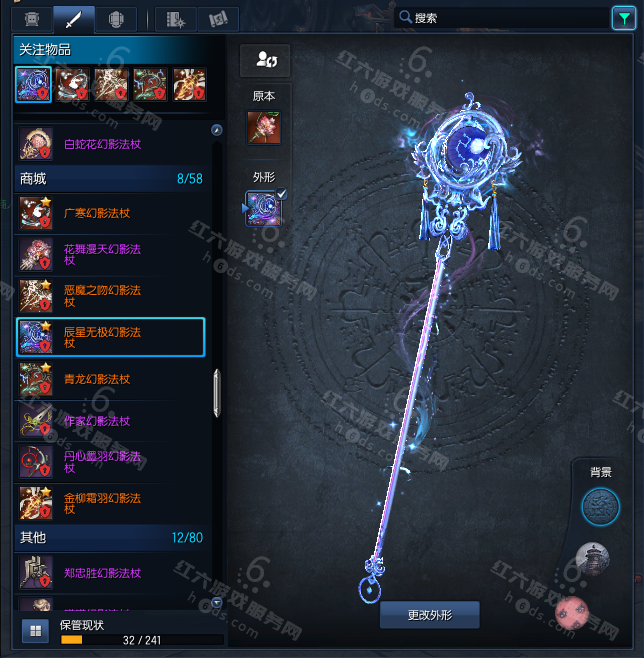Switch to the sword weapon tab
This screenshot has width=644, height=658.
click(74, 19)
